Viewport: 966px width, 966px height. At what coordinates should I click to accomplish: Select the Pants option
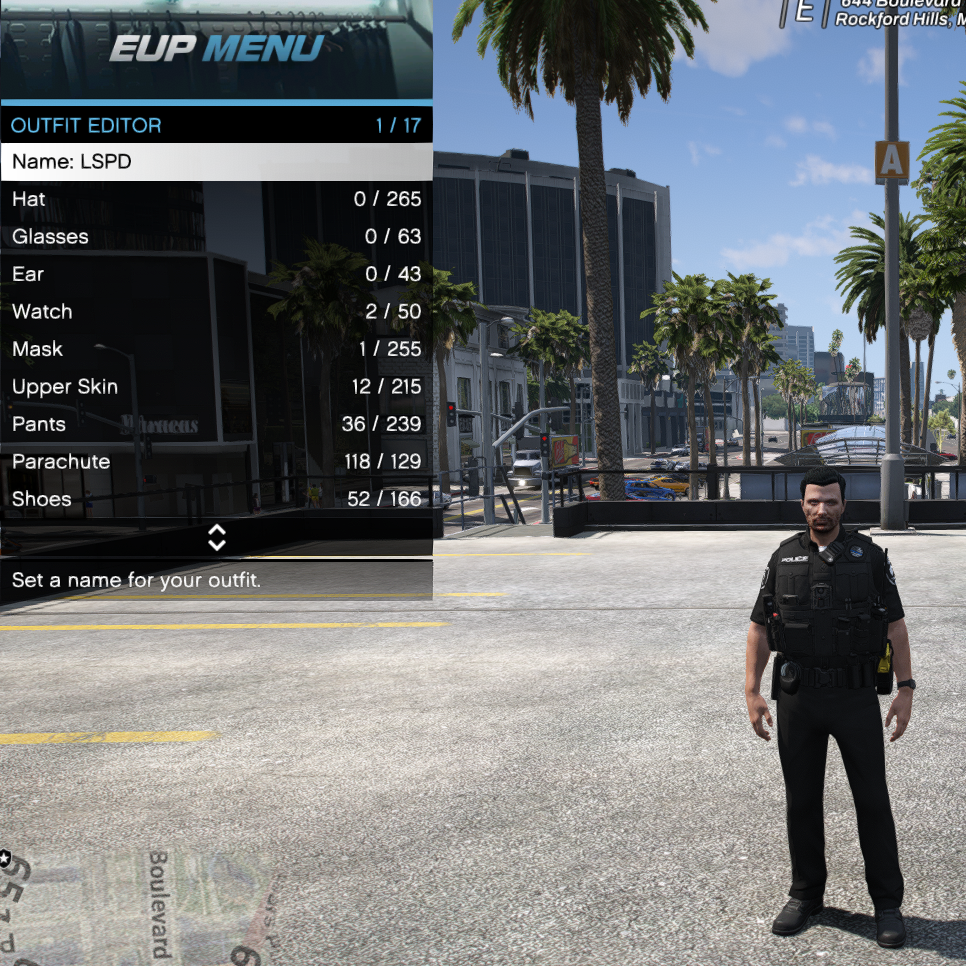point(216,424)
